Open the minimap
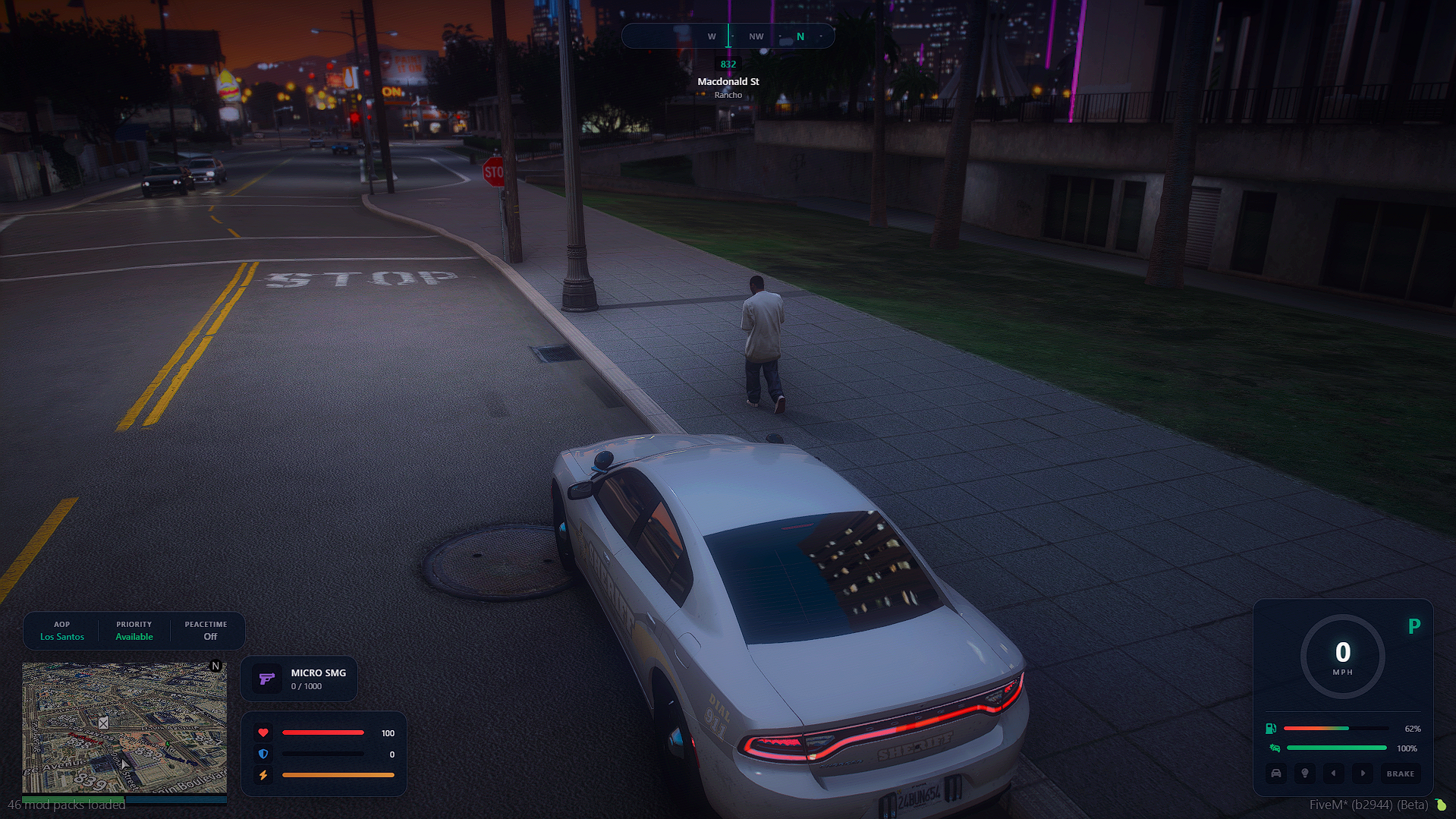 pyautogui.click(x=124, y=727)
